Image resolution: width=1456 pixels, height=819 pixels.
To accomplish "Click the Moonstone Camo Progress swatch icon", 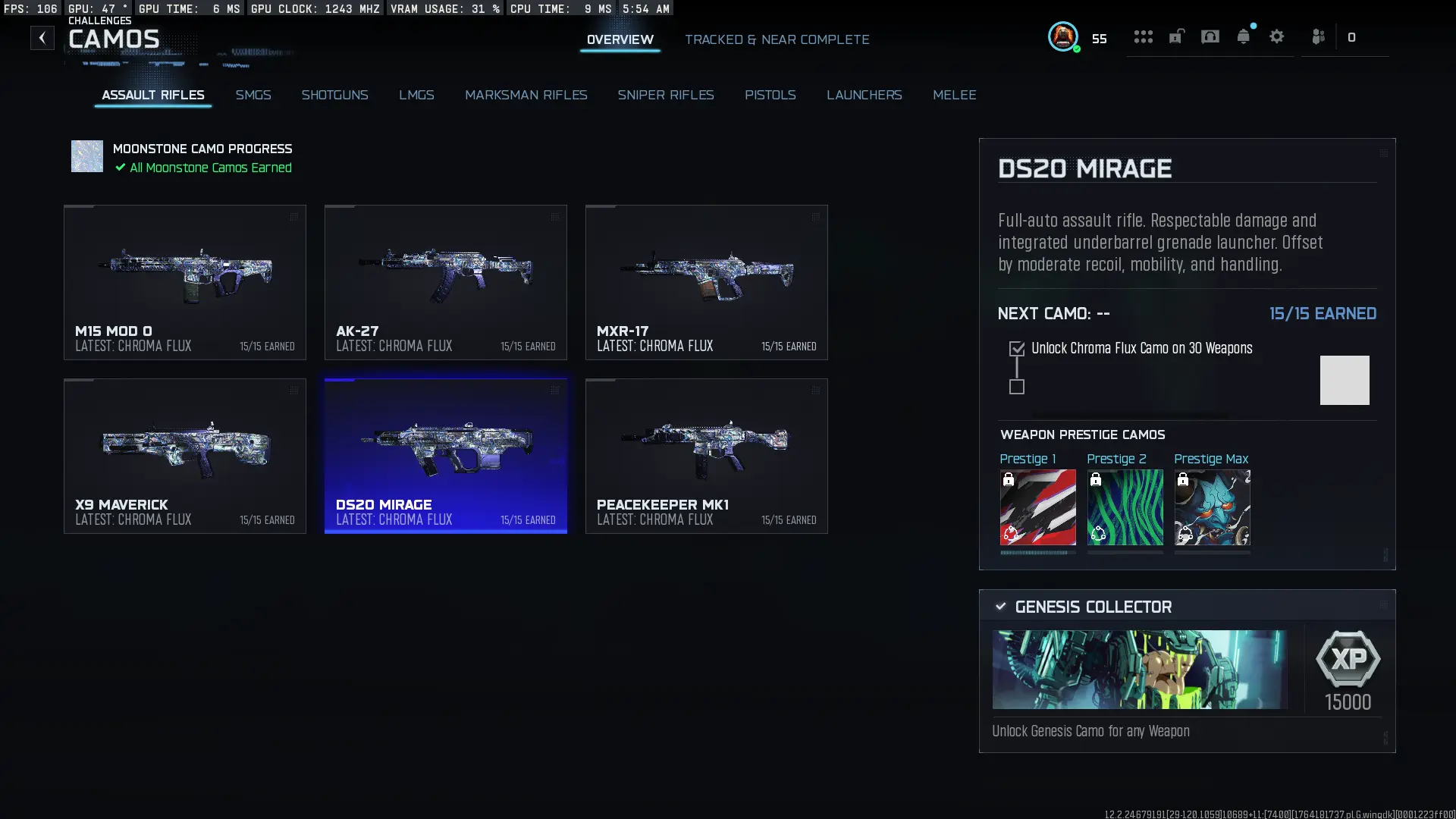I will pyautogui.click(x=86, y=156).
